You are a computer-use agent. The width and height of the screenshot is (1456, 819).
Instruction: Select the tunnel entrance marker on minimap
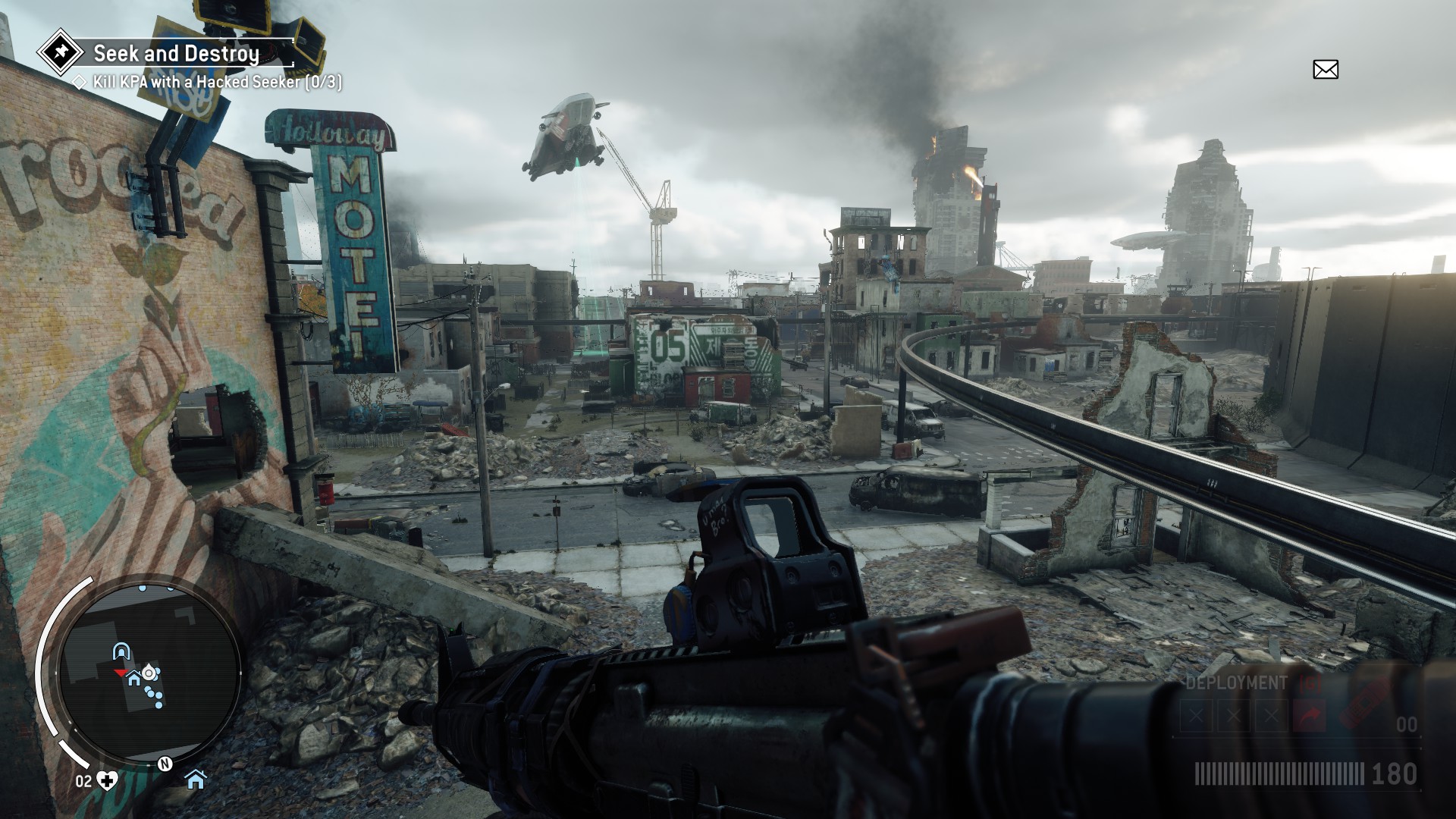pyautogui.click(x=121, y=651)
